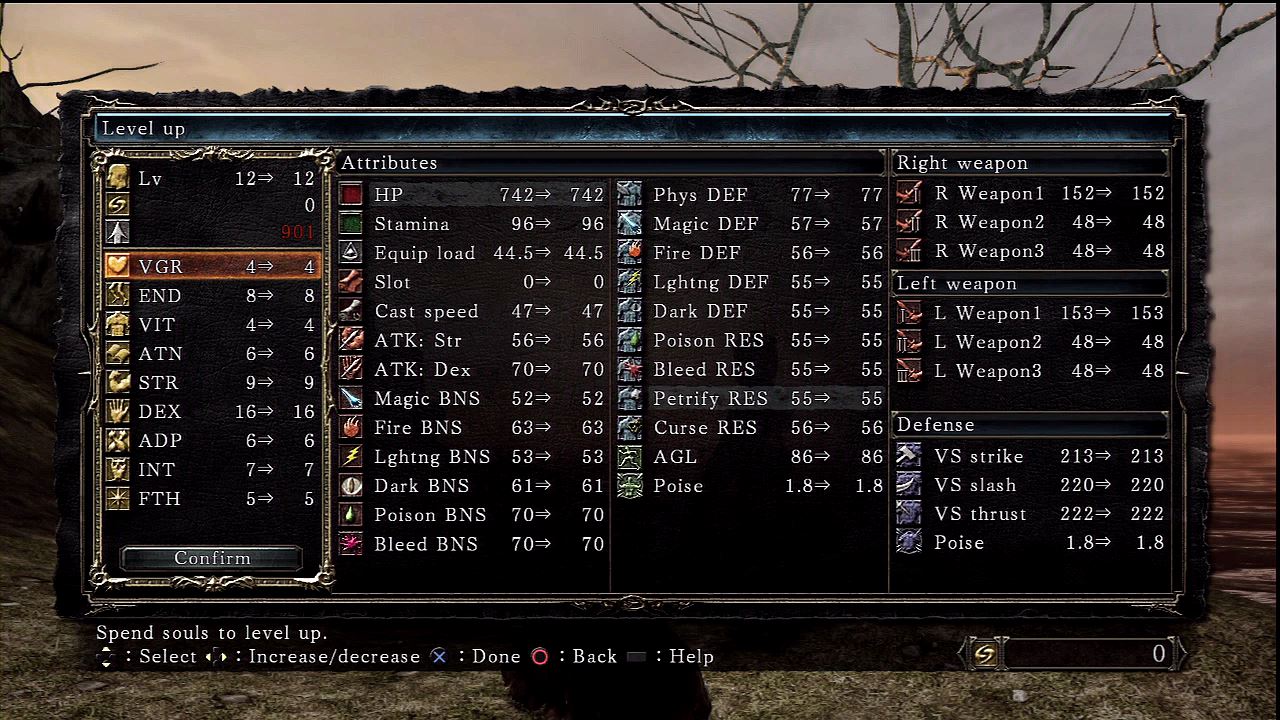Select the INT attribute row
This screenshot has height=720, width=1280.
(211, 470)
